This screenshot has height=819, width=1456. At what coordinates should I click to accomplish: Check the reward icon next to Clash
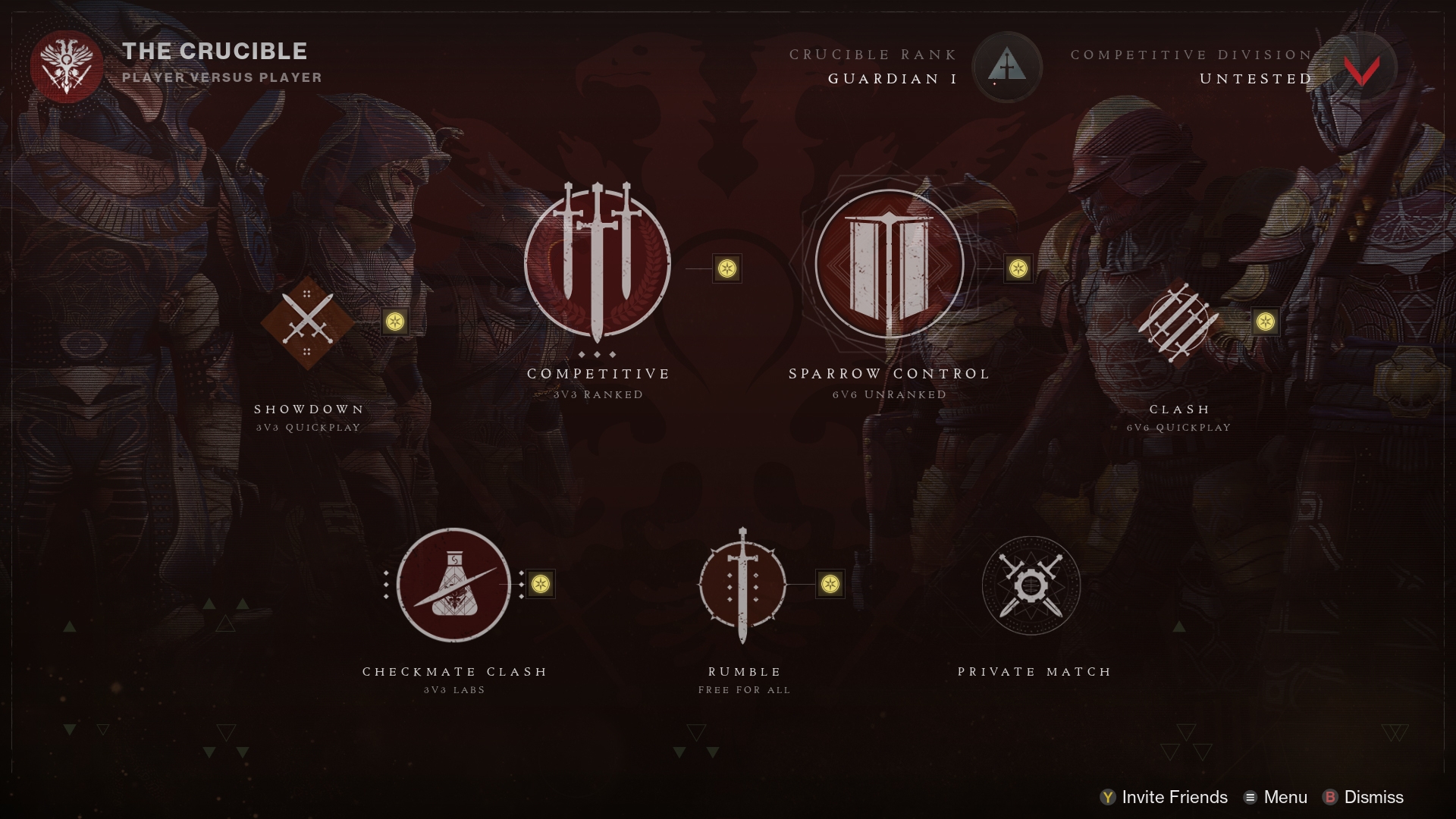point(1265,322)
